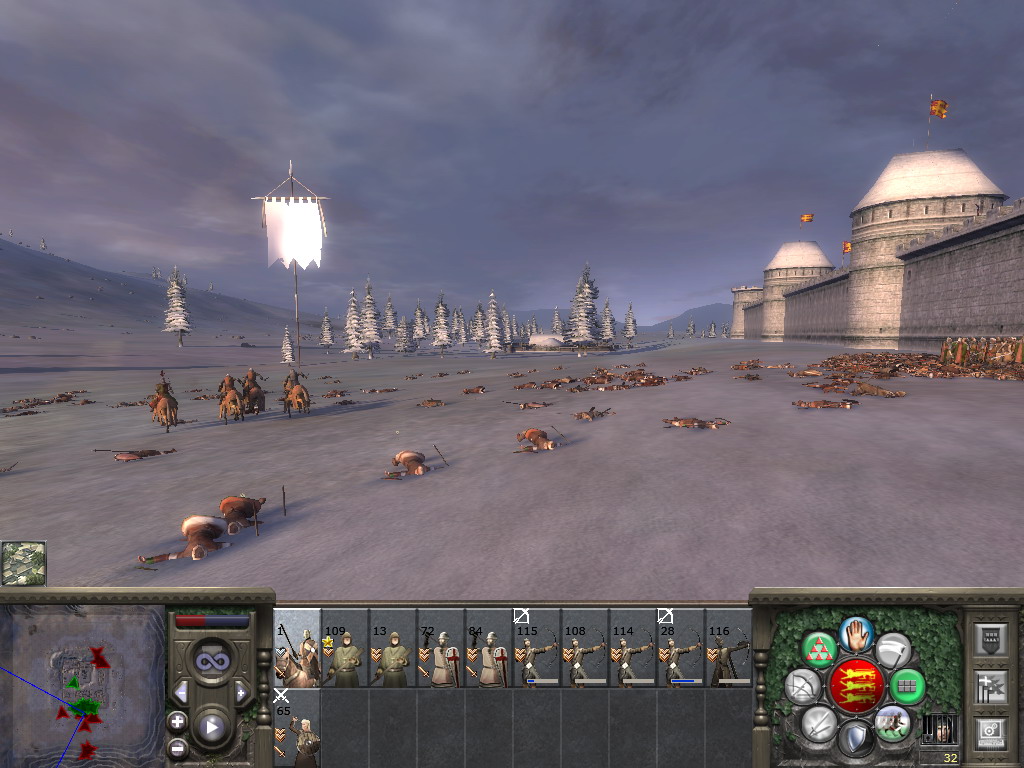Select the 65-man unit on second row
The width and height of the screenshot is (1024, 768).
tap(297, 727)
